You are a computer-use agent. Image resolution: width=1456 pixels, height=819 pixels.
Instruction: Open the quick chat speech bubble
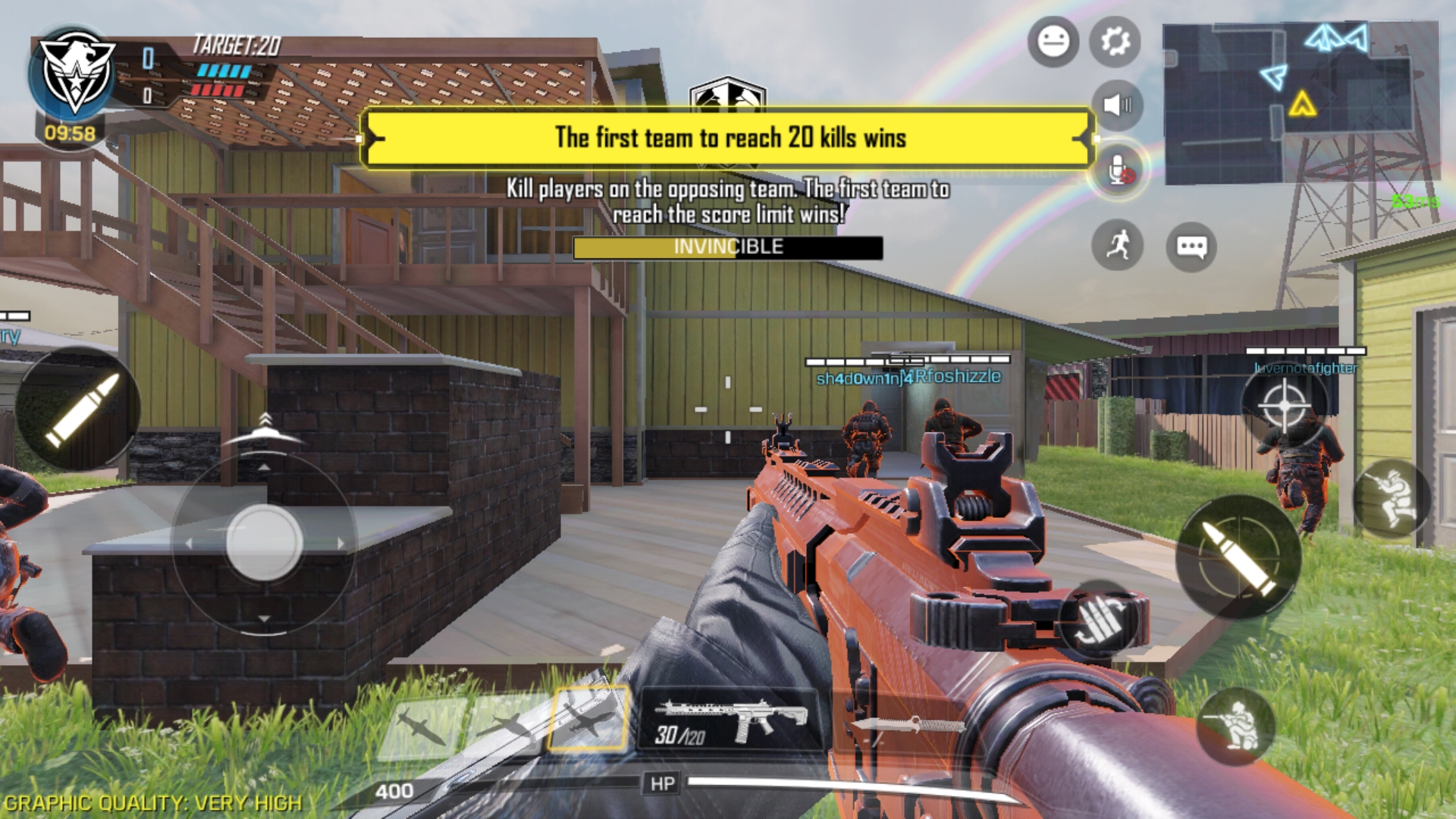coord(1191,246)
